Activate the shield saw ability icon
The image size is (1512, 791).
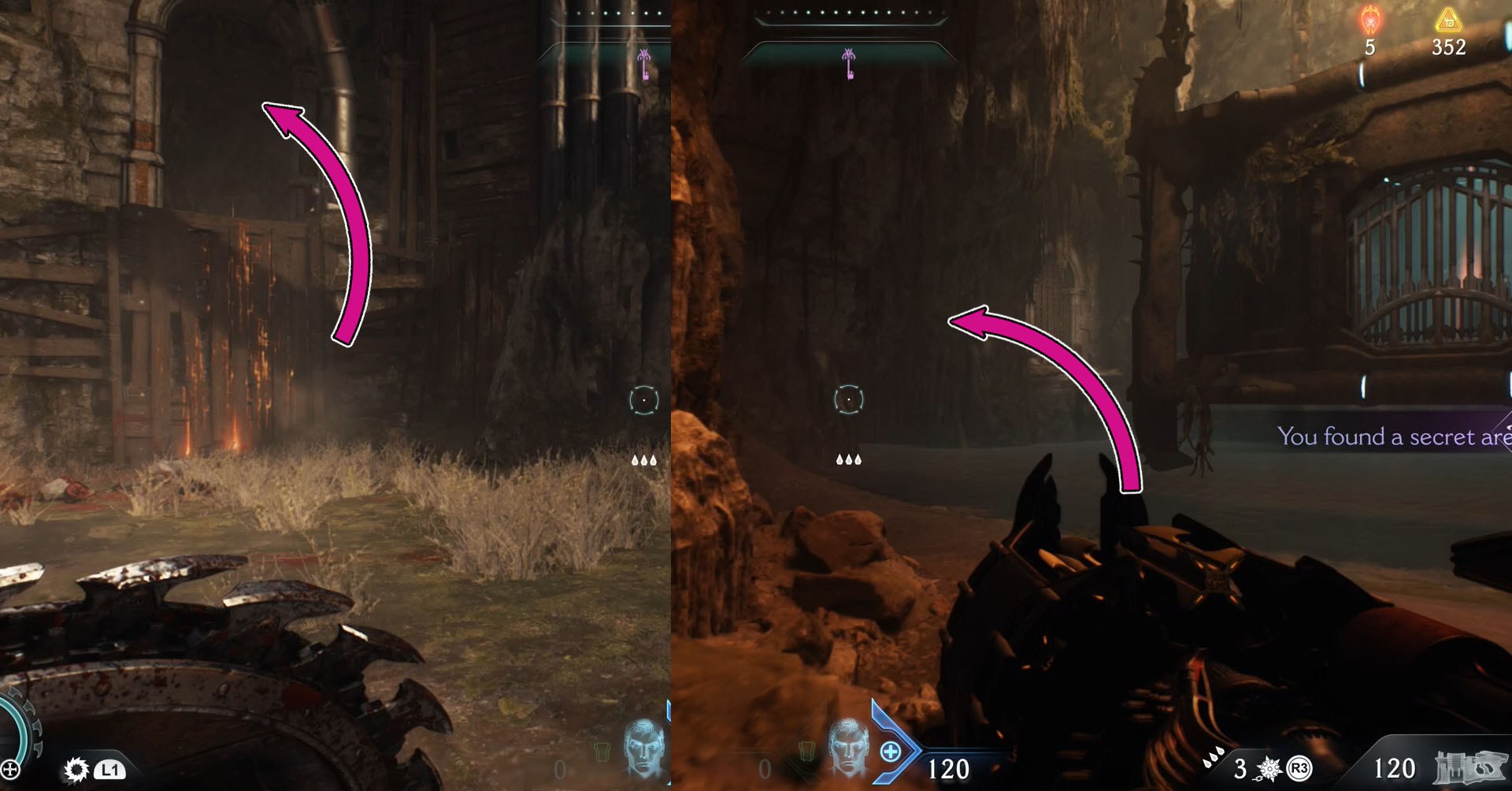76,769
